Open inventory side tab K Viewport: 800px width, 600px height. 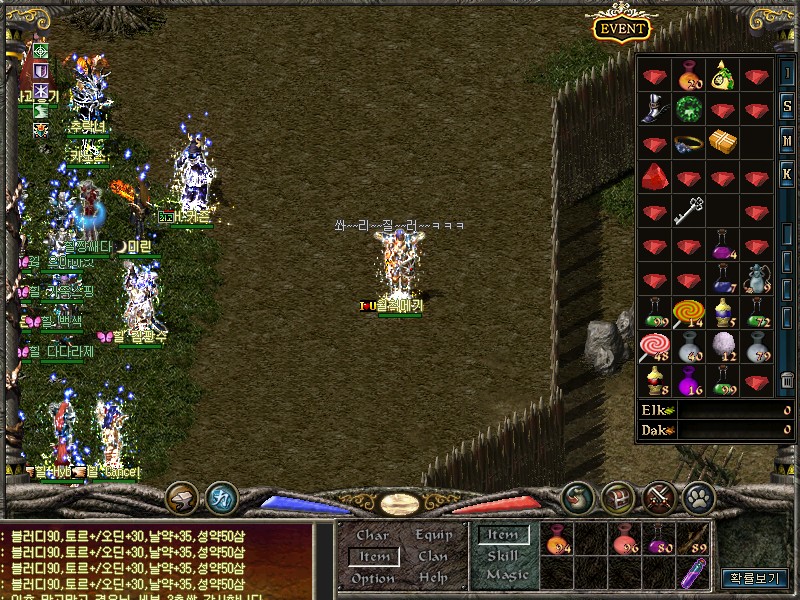[x=787, y=174]
